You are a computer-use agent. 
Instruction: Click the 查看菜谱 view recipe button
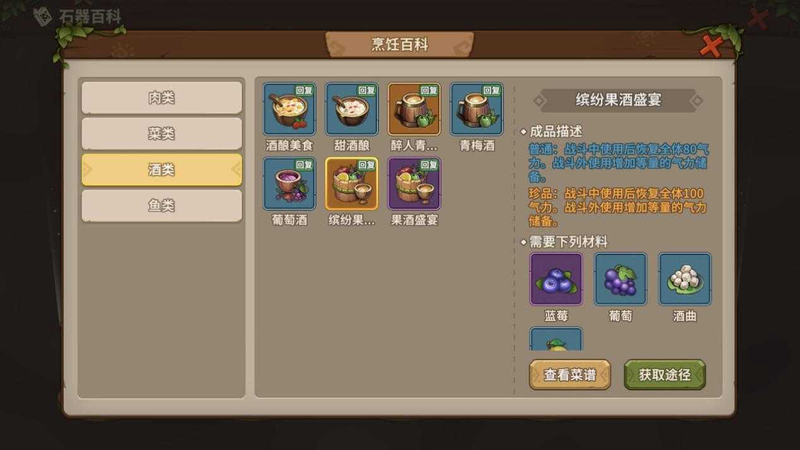570,374
